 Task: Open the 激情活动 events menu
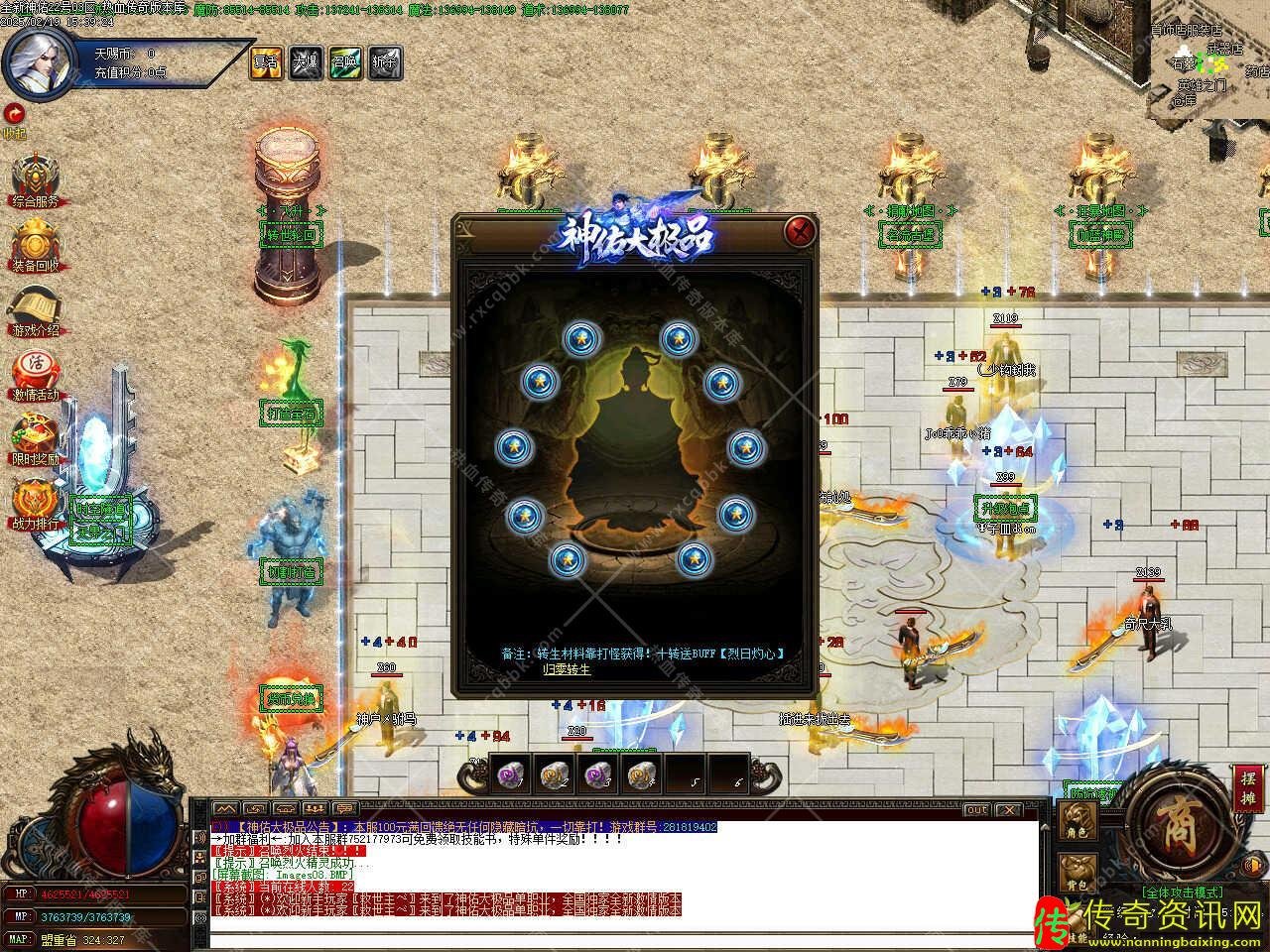coord(35,375)
